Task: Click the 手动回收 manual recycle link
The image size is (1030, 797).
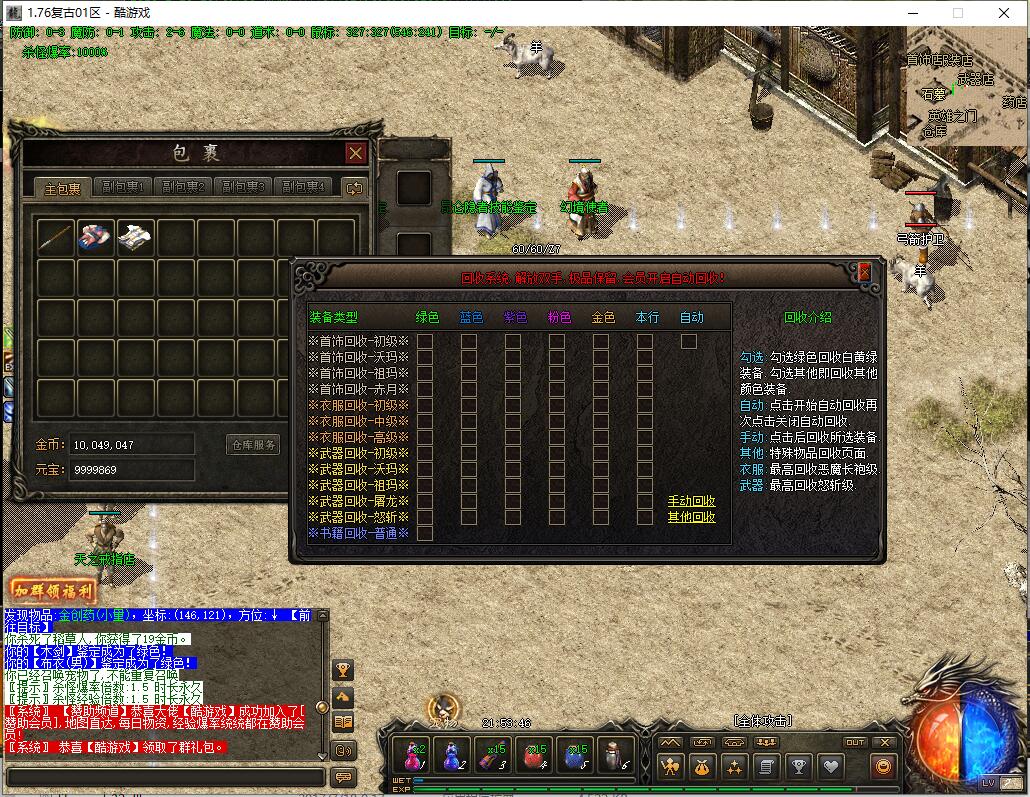Action: (691, 501)
